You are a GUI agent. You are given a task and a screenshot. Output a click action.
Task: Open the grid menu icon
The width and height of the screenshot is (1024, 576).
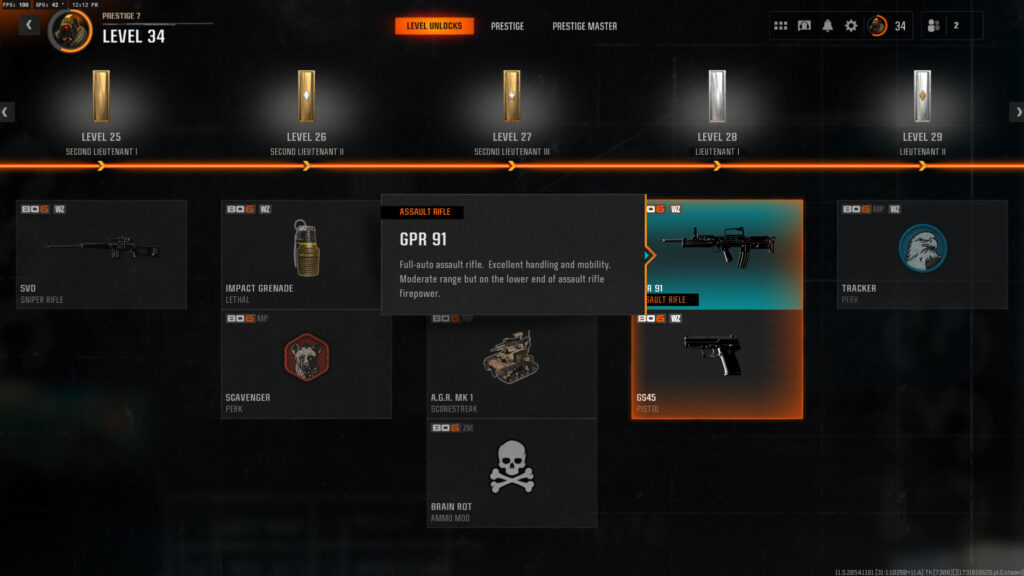click(781, 26)
